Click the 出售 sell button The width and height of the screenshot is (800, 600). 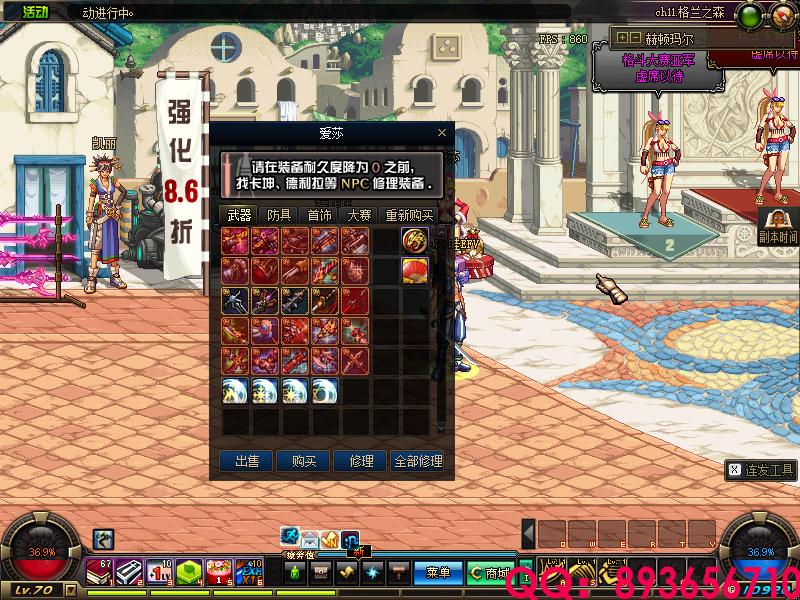point(246,461)
